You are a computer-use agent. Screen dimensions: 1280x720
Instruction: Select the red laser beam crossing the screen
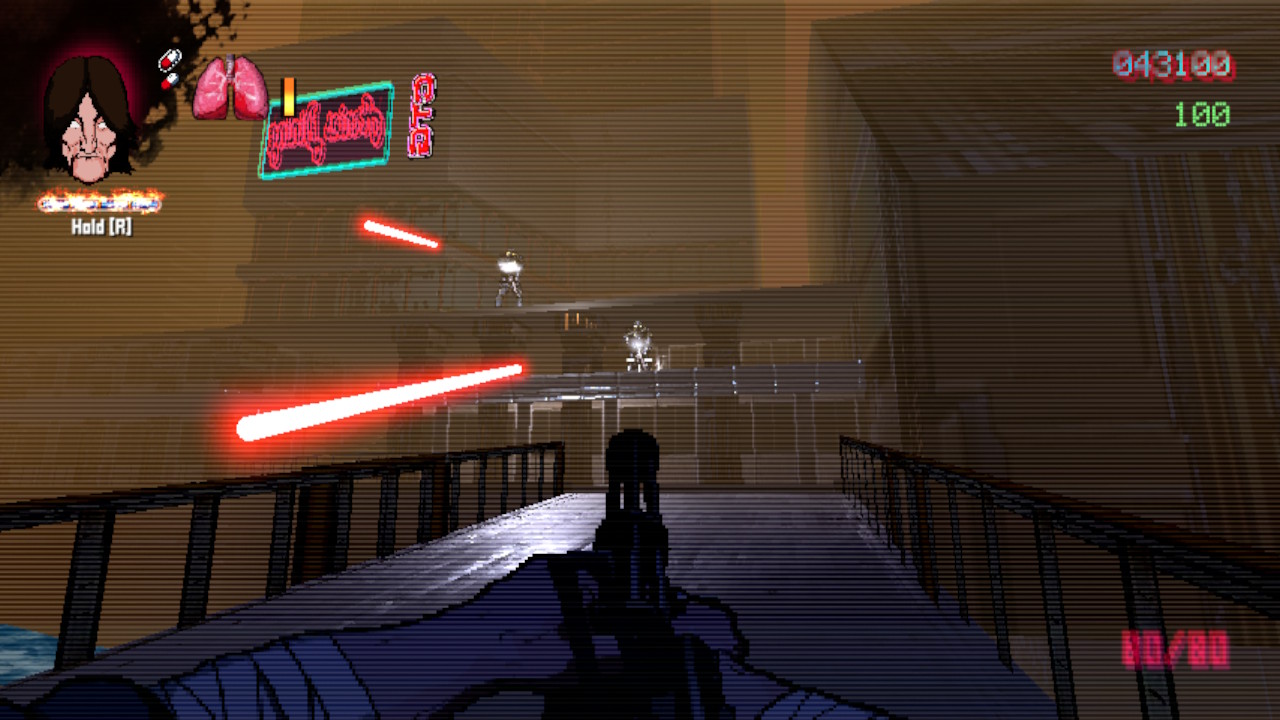coord(380,400)
